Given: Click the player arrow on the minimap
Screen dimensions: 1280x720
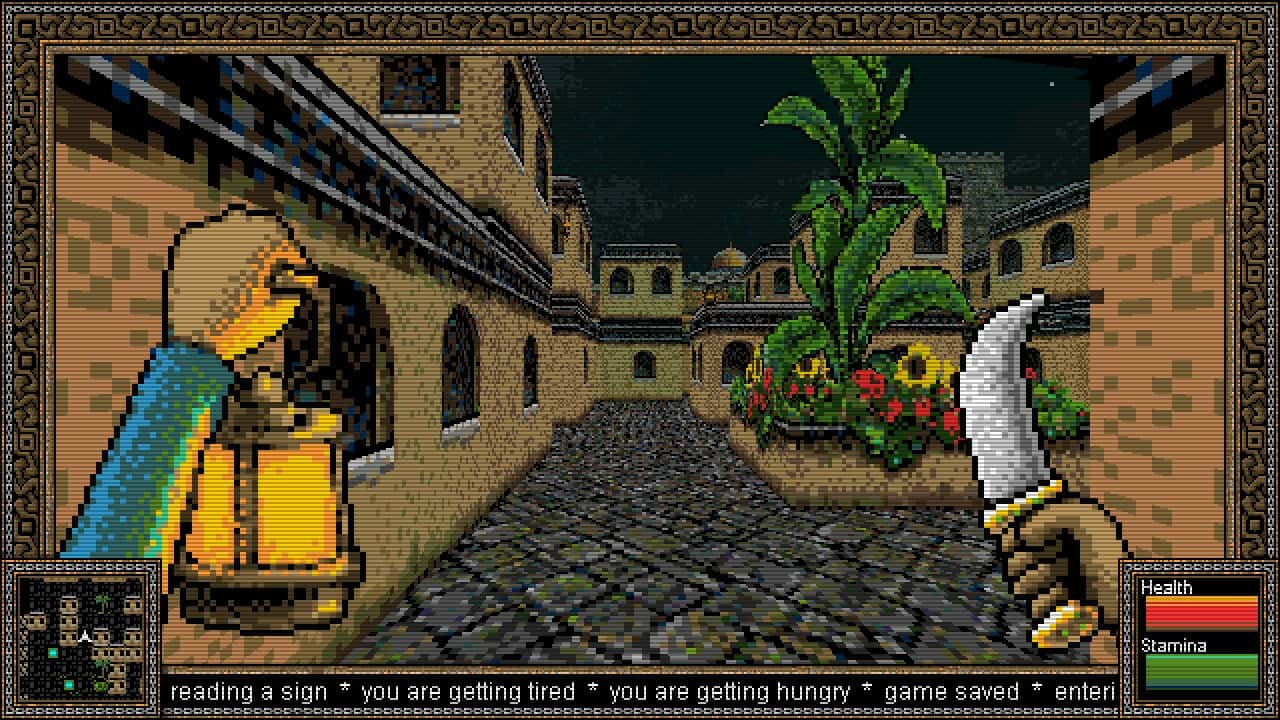Looking at the screenshot, I should point(85,635).
